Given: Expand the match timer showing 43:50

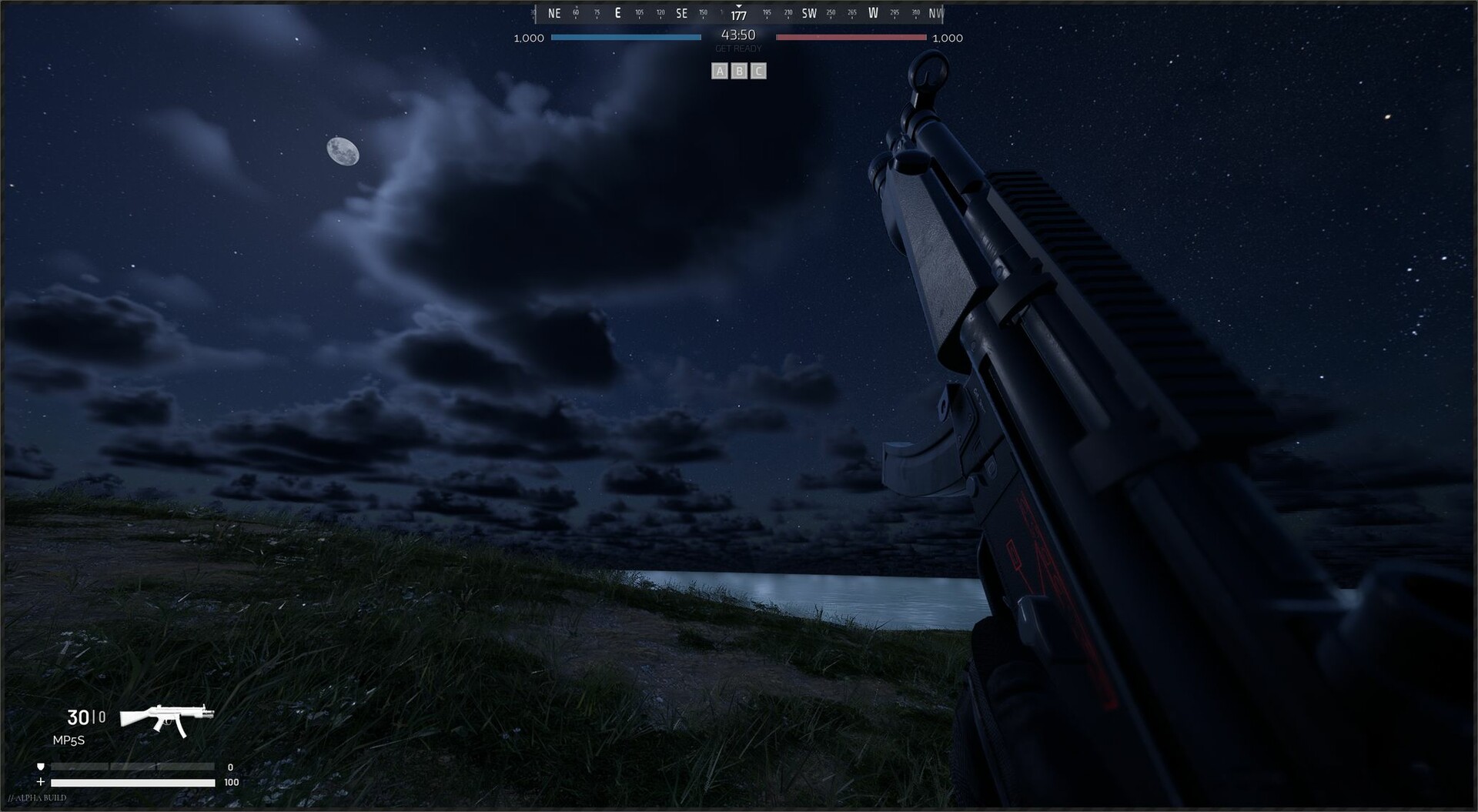Looking at the screenshot, I should pos(737,34).
